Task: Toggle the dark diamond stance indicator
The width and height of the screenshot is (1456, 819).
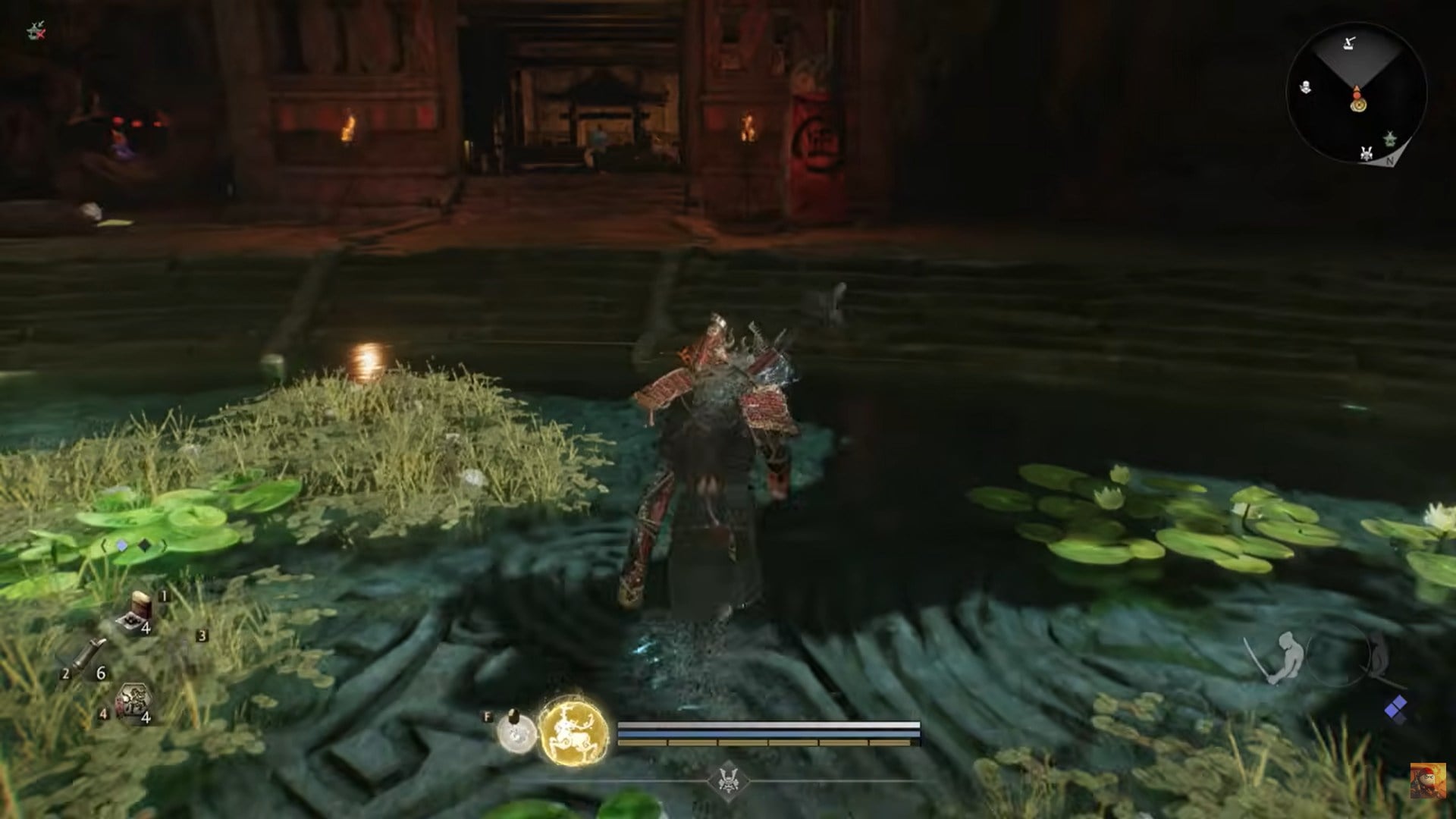Action: tap(143, 545)
